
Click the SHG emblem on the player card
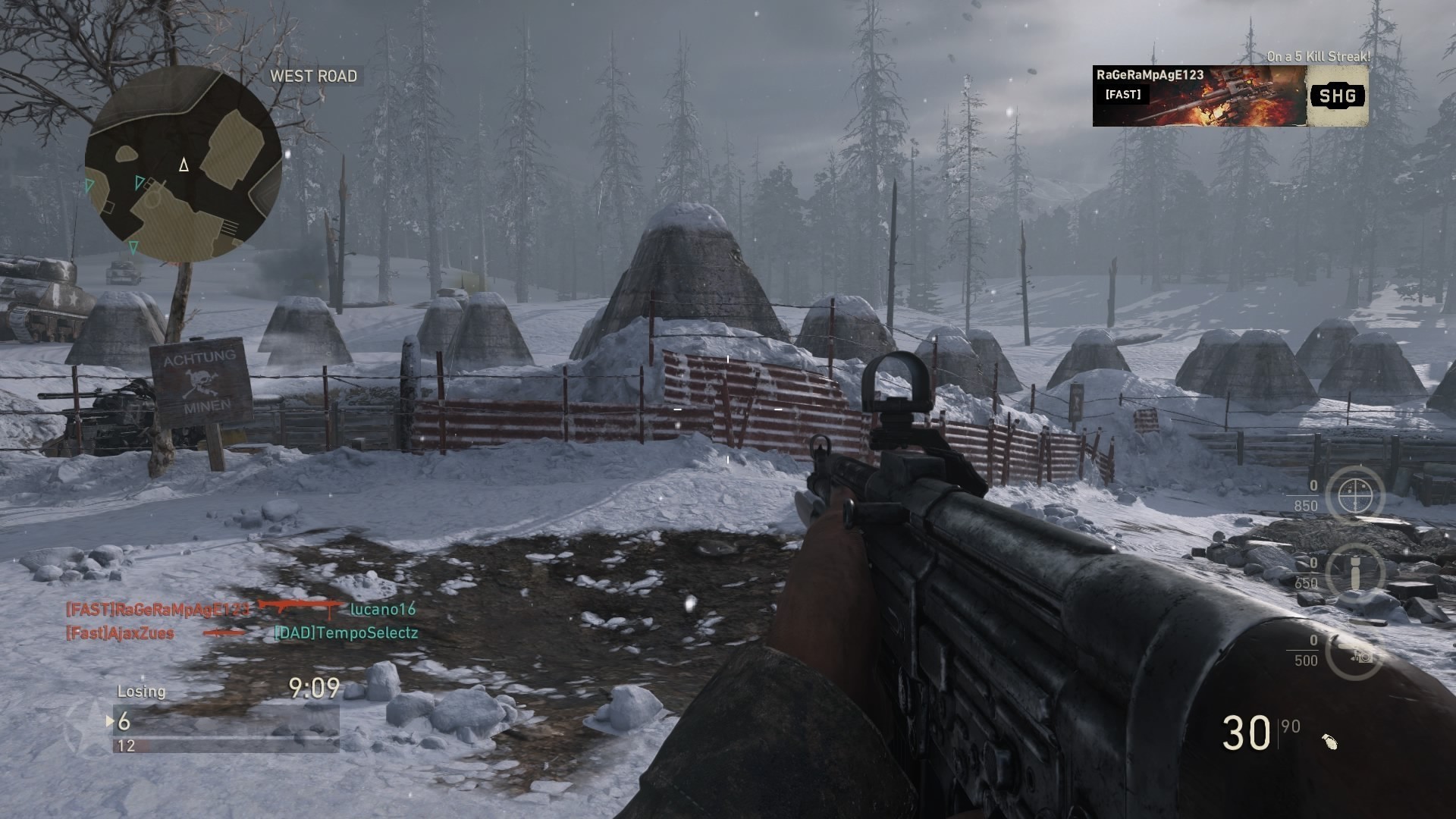click(1337, 96)
